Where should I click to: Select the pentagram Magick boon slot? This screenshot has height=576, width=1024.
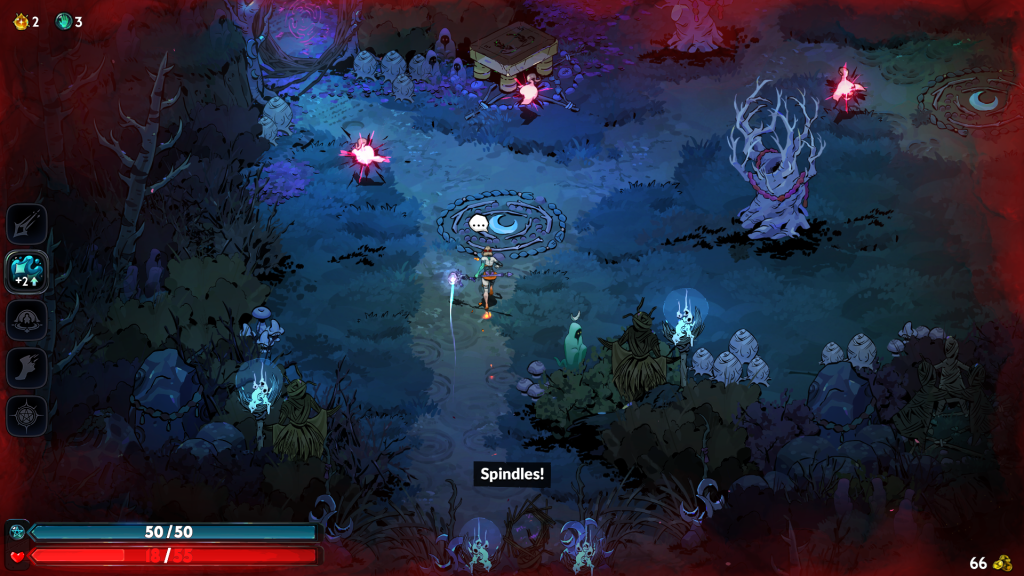(x=27, y=416)
